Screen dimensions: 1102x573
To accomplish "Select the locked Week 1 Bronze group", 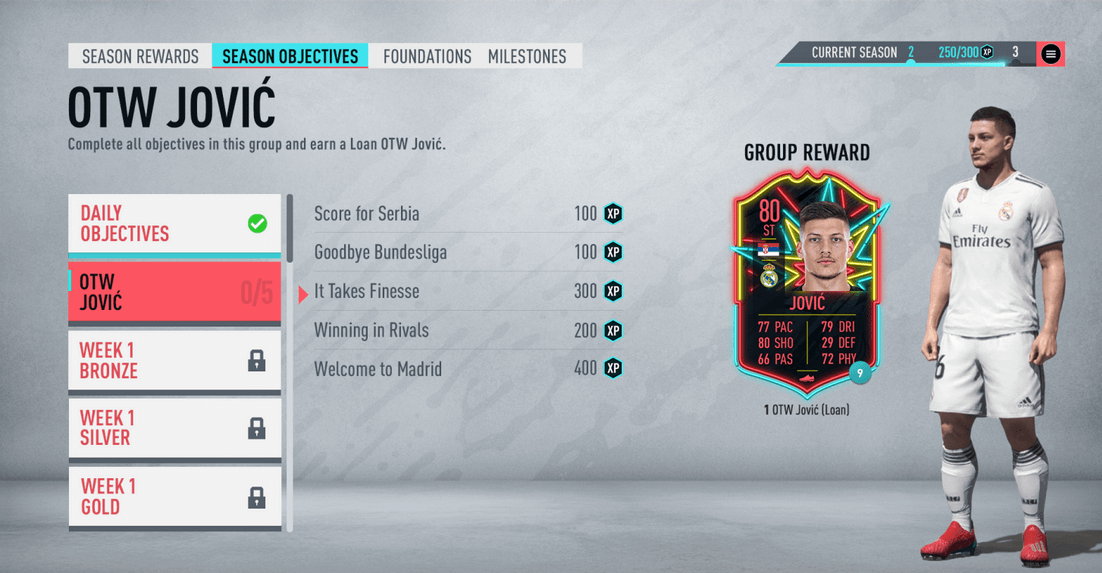I will pyautogui.click(x=174, y=361).
